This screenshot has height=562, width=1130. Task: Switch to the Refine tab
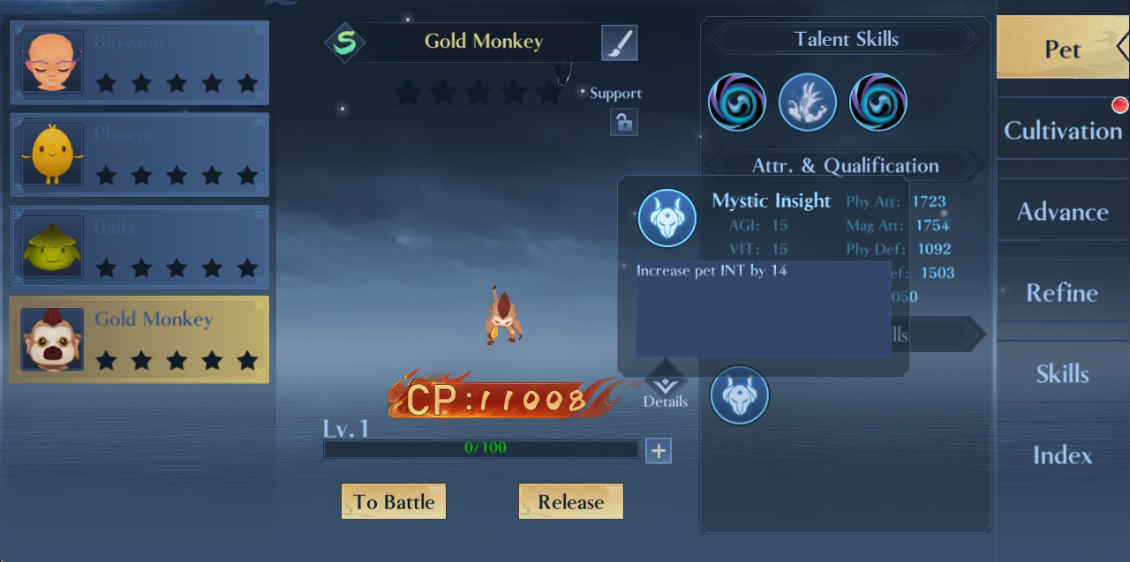click(1062, 292)
